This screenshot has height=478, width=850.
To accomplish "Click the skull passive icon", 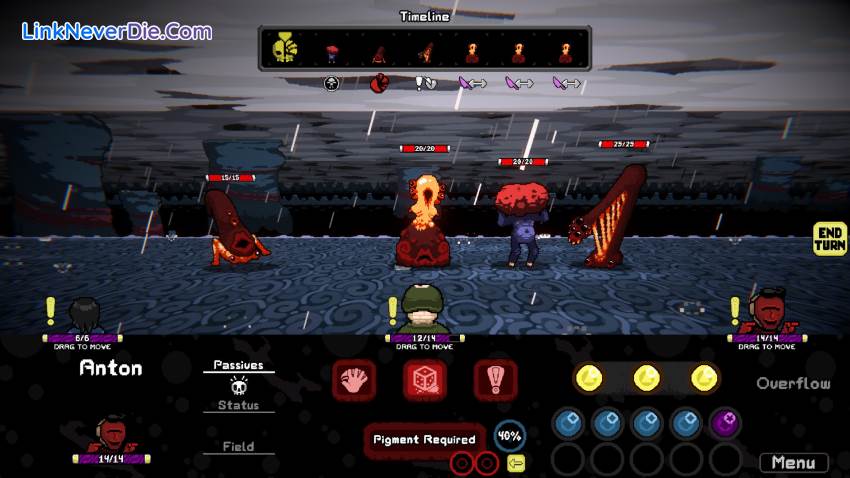I will point(238,385).
